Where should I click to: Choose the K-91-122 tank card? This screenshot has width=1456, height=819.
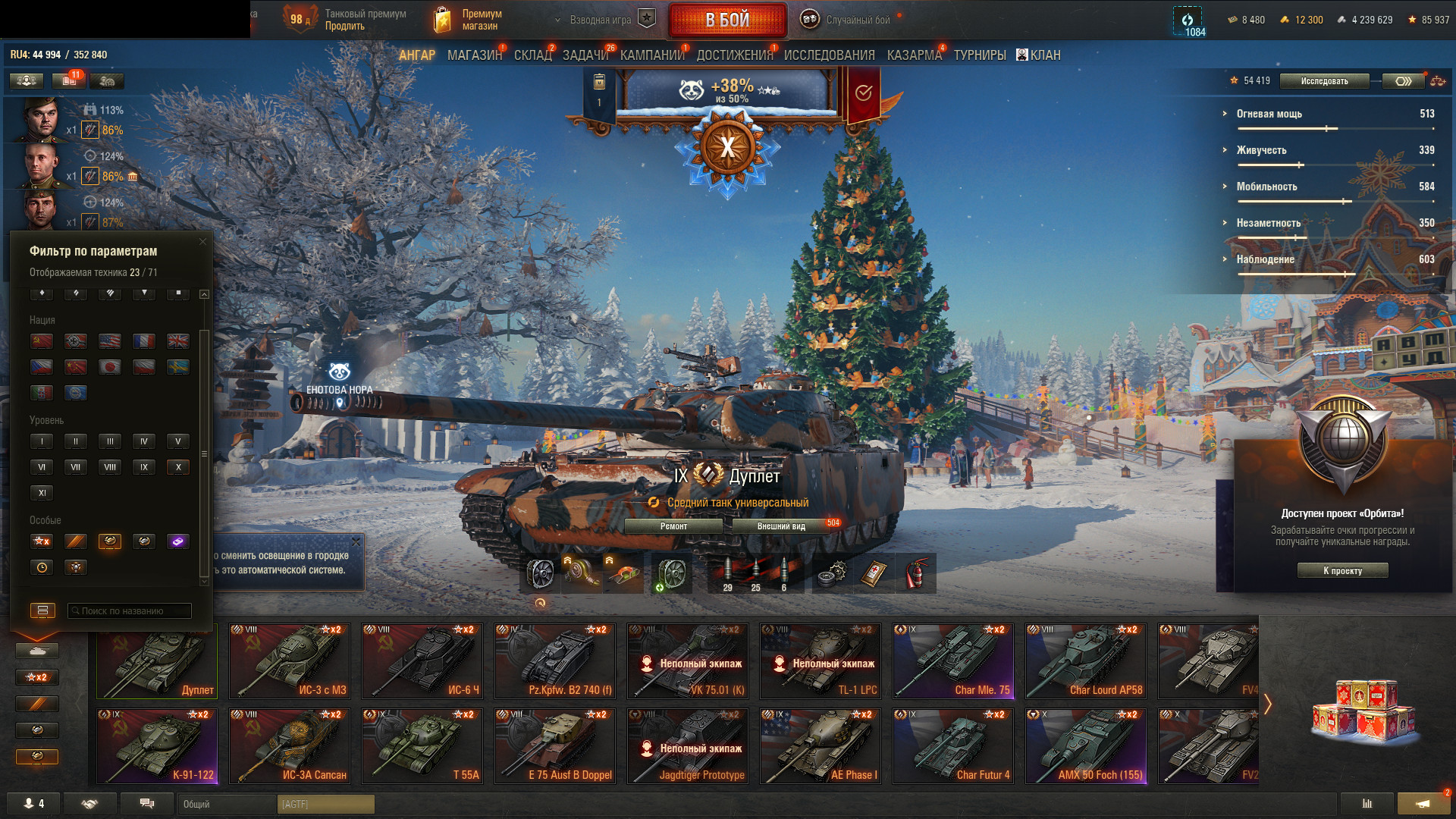tap(157, 745)
